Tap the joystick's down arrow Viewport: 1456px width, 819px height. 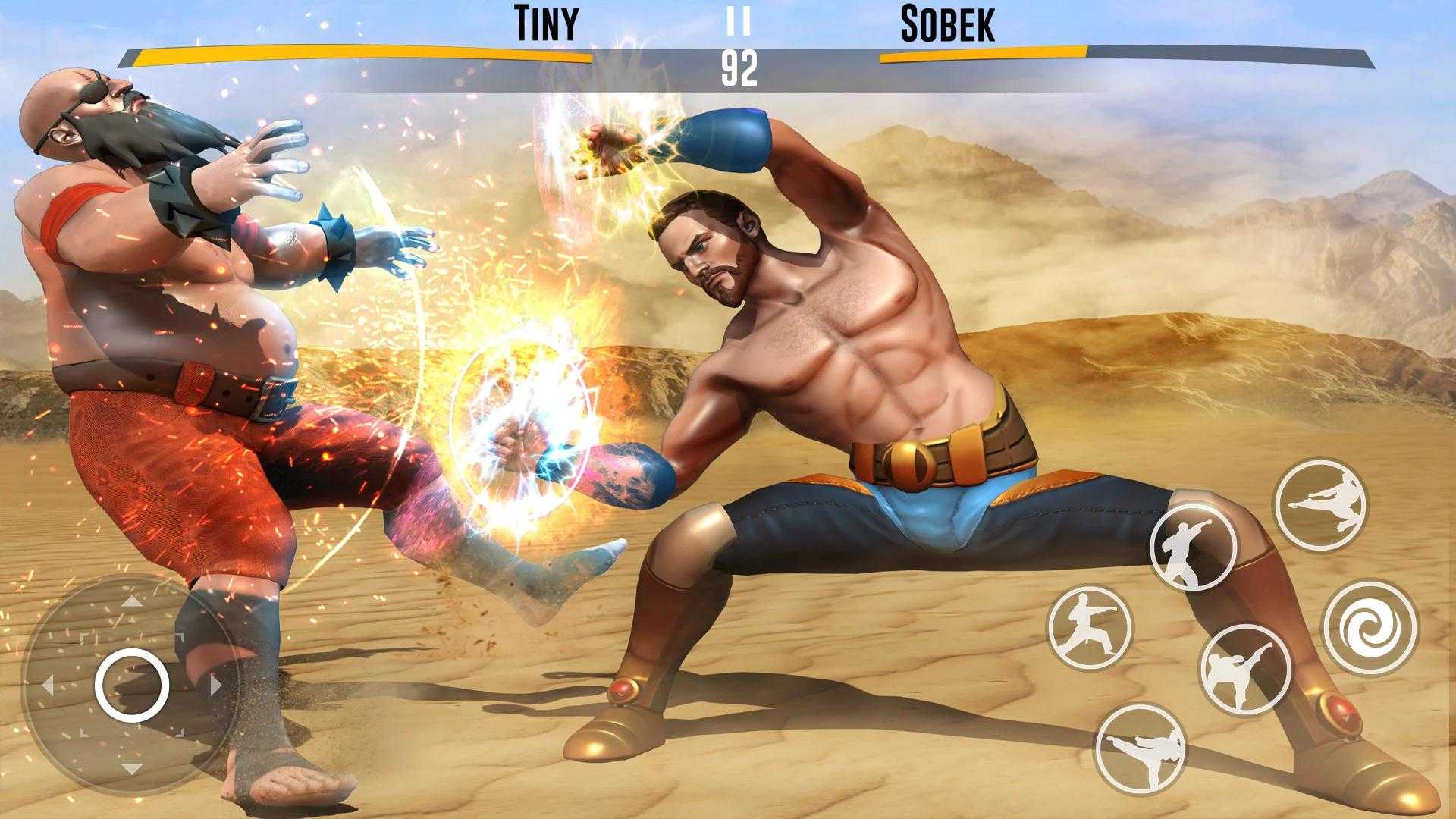132,768
